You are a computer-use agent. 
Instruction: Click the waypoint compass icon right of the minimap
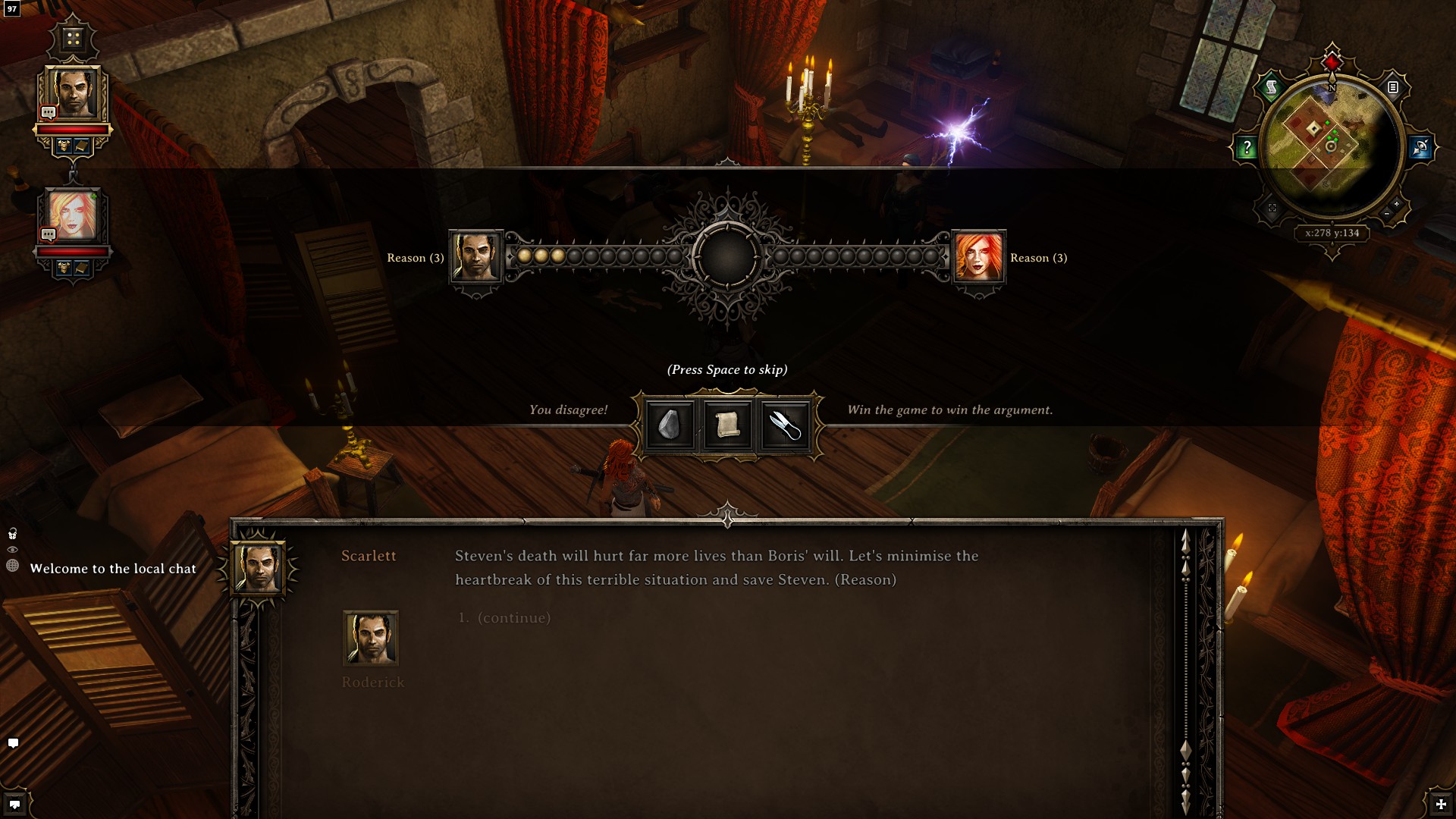1422,146
